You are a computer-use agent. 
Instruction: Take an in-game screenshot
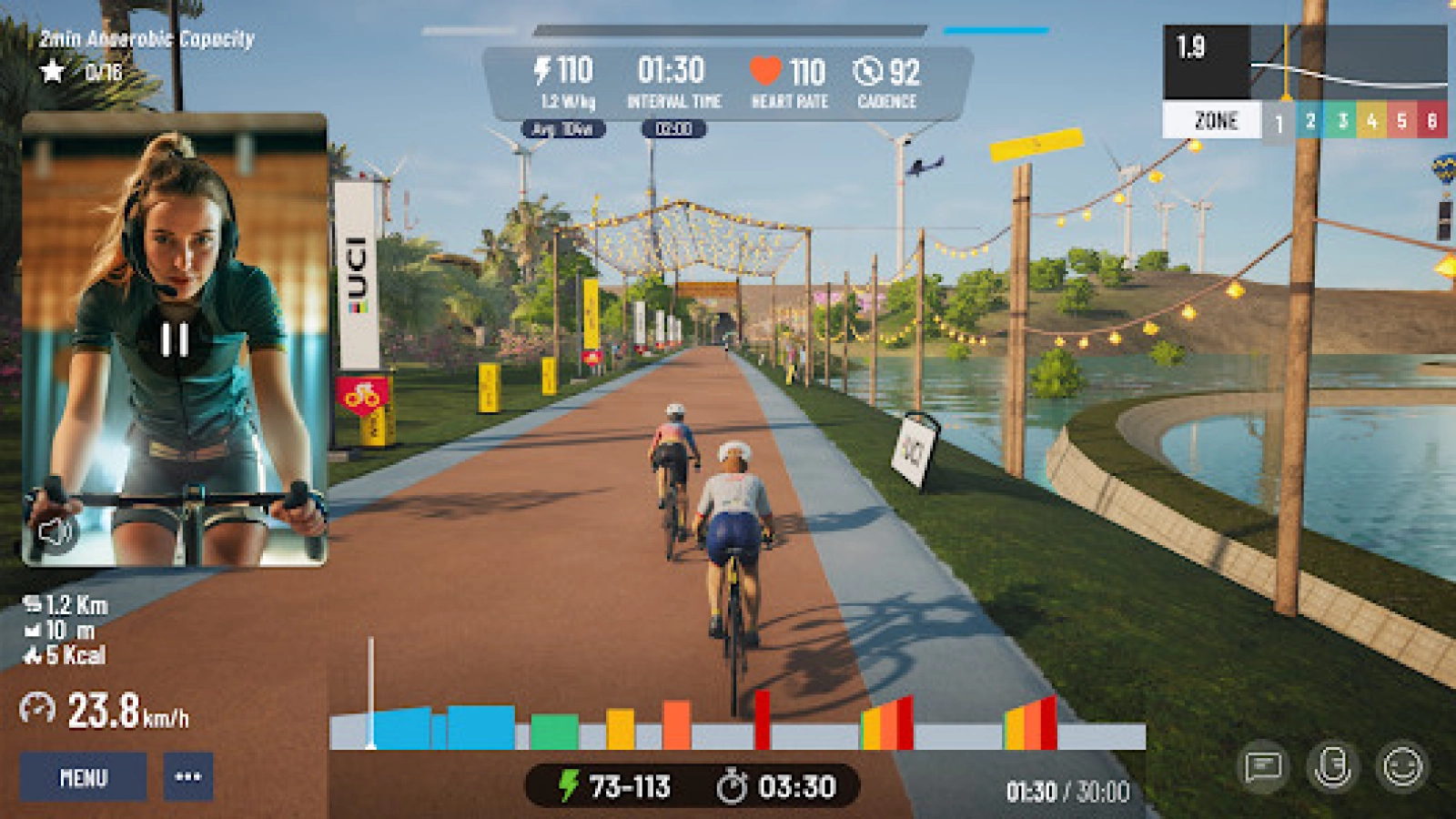(x=1333, y=769)
